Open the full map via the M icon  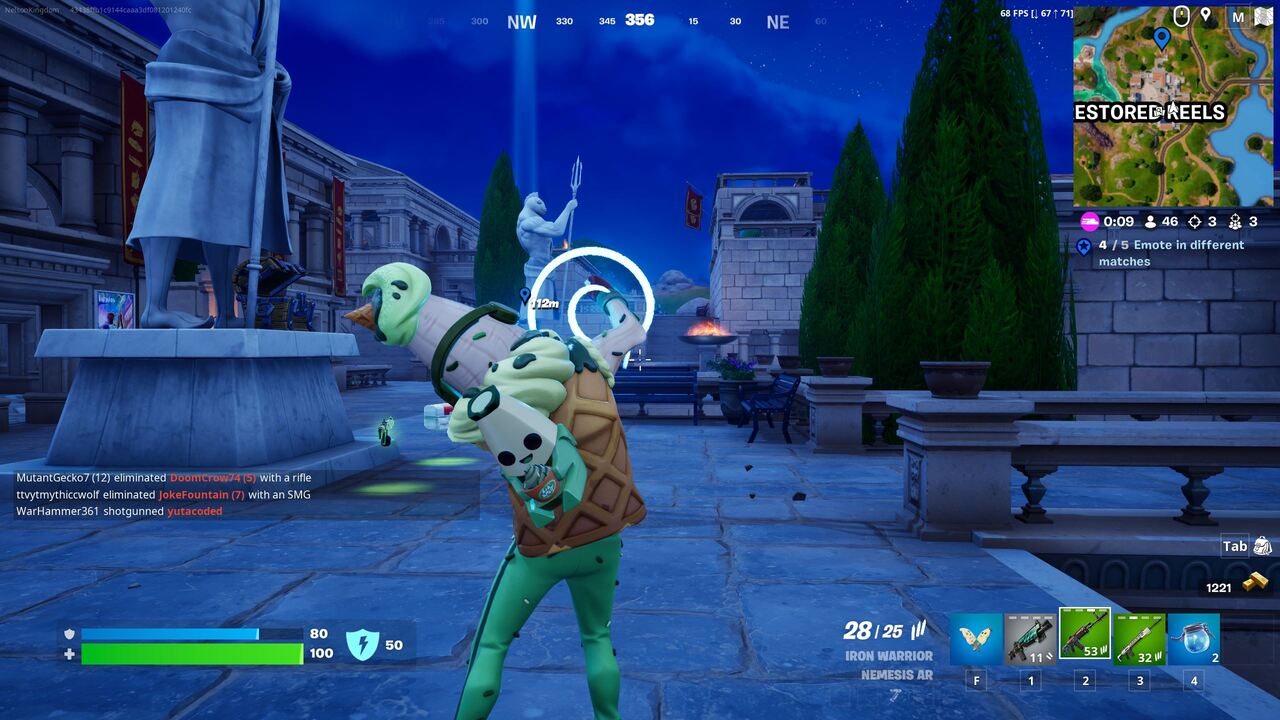click(1237, 17)
